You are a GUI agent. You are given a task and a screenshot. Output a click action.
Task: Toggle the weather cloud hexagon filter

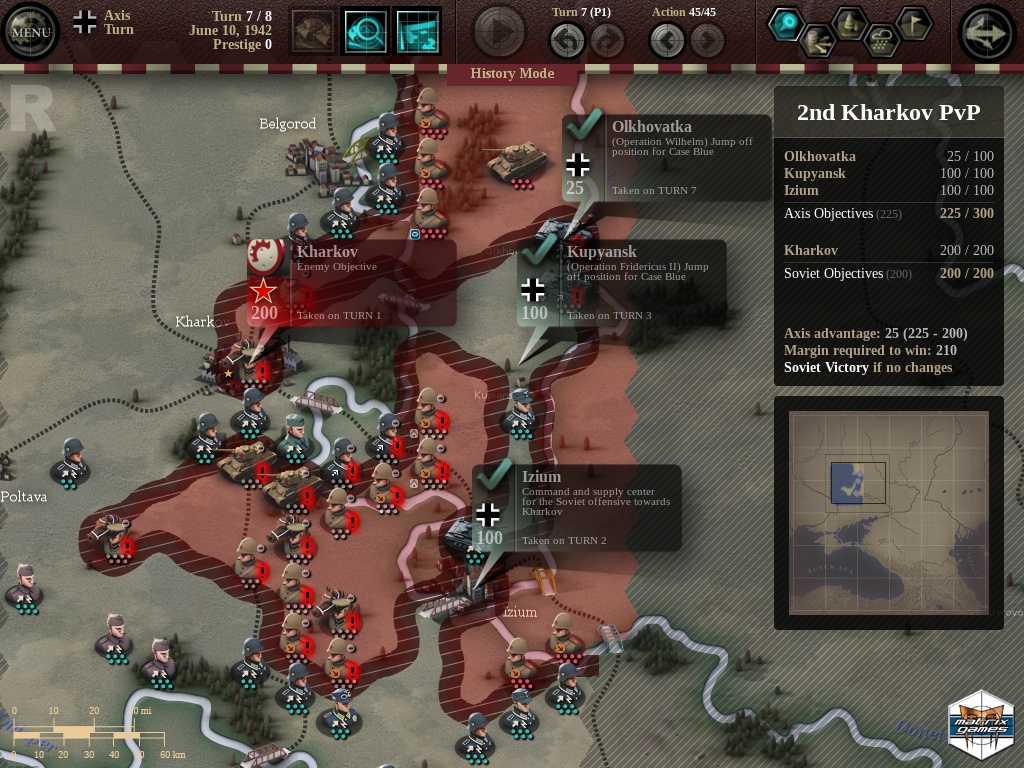tap(881, 40)
